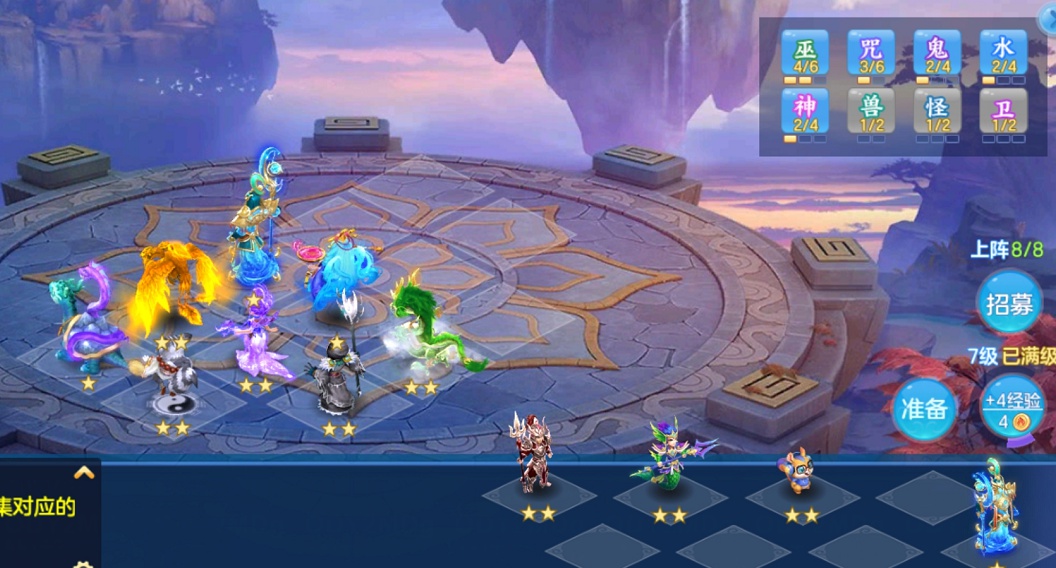Screen dimensions: 1056x568
Task: Expand the panel with the yellow up arrow
Action: pyautogui.click(x=84, y=473)
